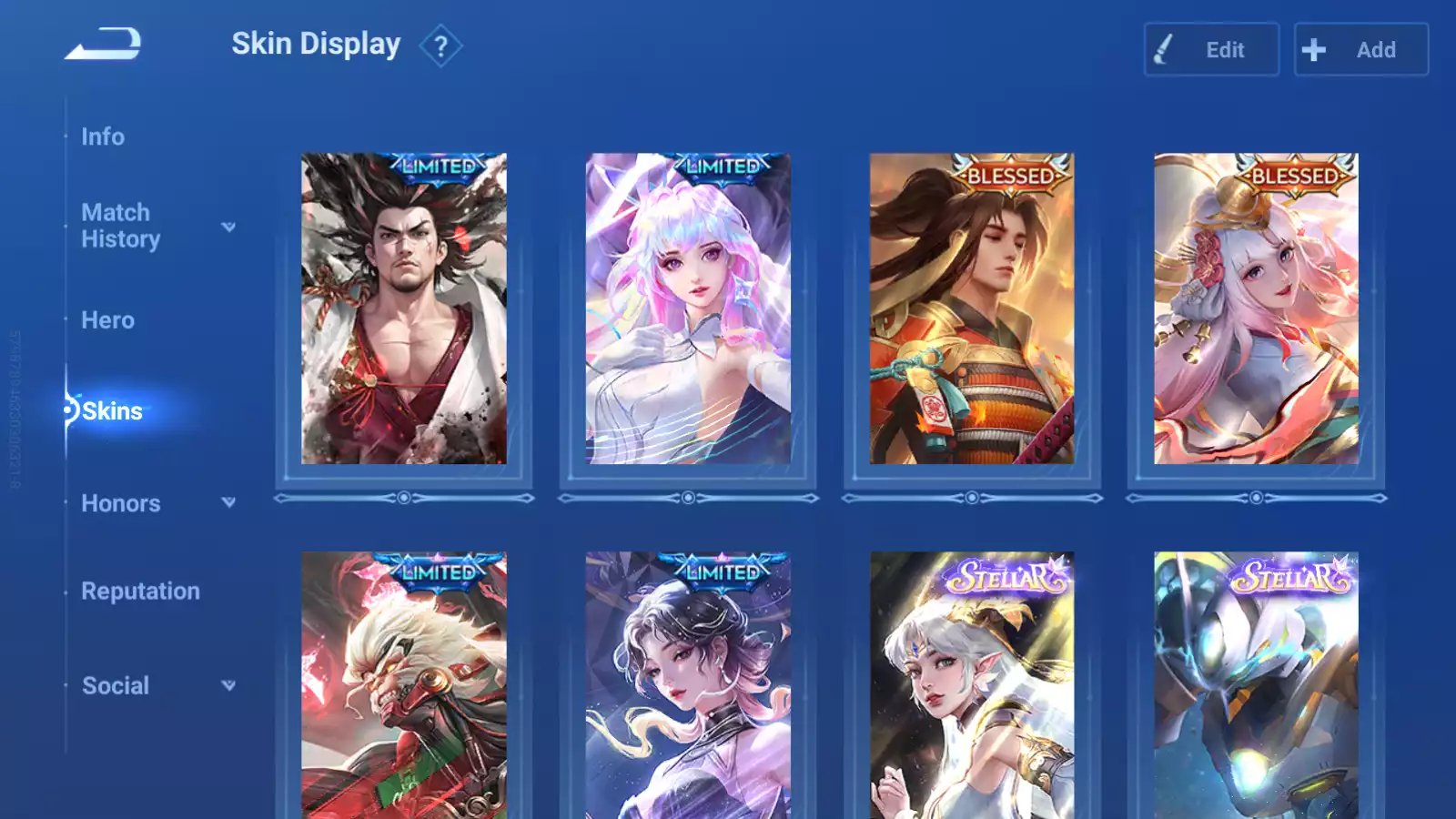Choose the Limited skin with pink-haired girl
1456x819 pixels.
coord(688,309)
